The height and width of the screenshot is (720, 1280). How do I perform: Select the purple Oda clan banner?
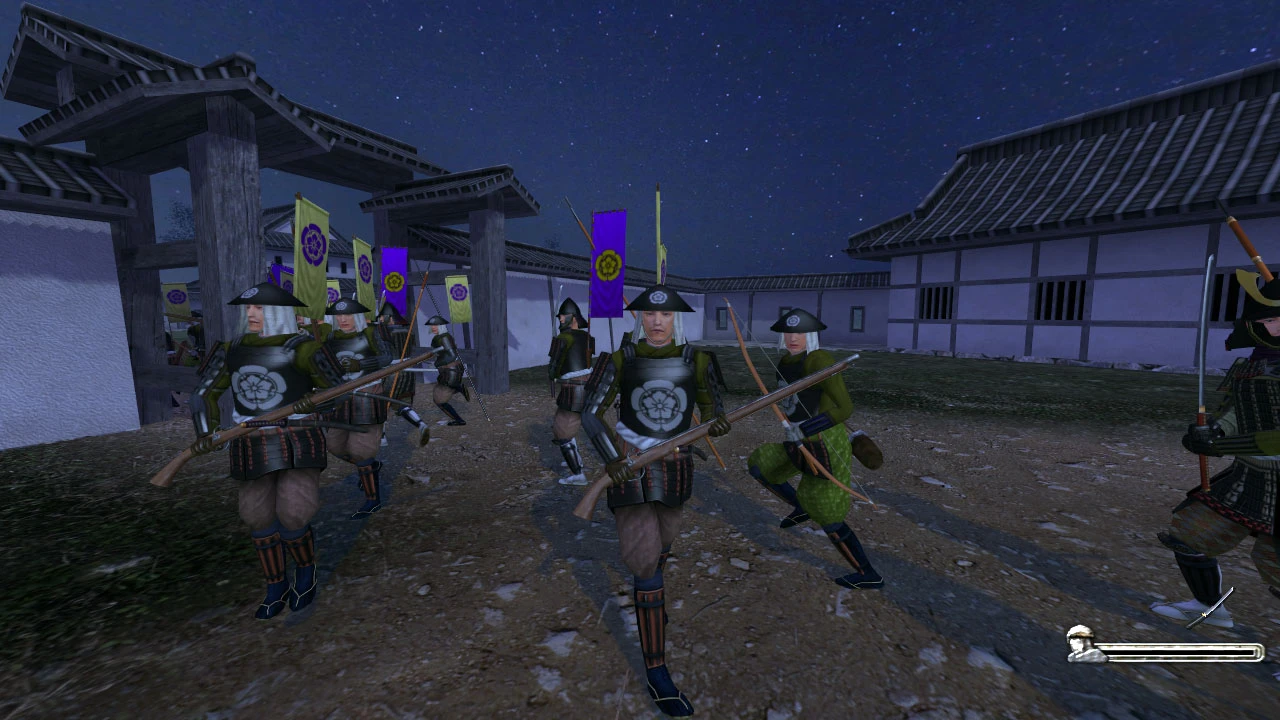tap(608, 265)
